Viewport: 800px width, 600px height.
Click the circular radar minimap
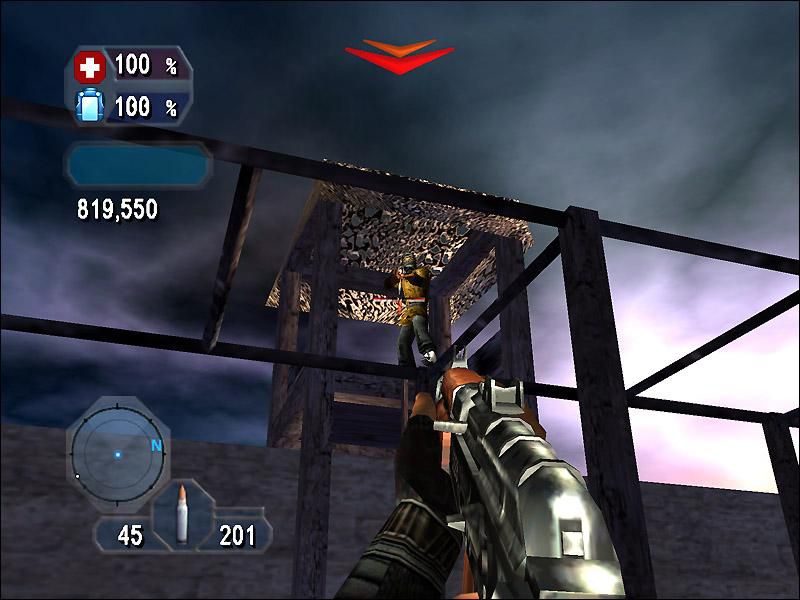point(116,455)
